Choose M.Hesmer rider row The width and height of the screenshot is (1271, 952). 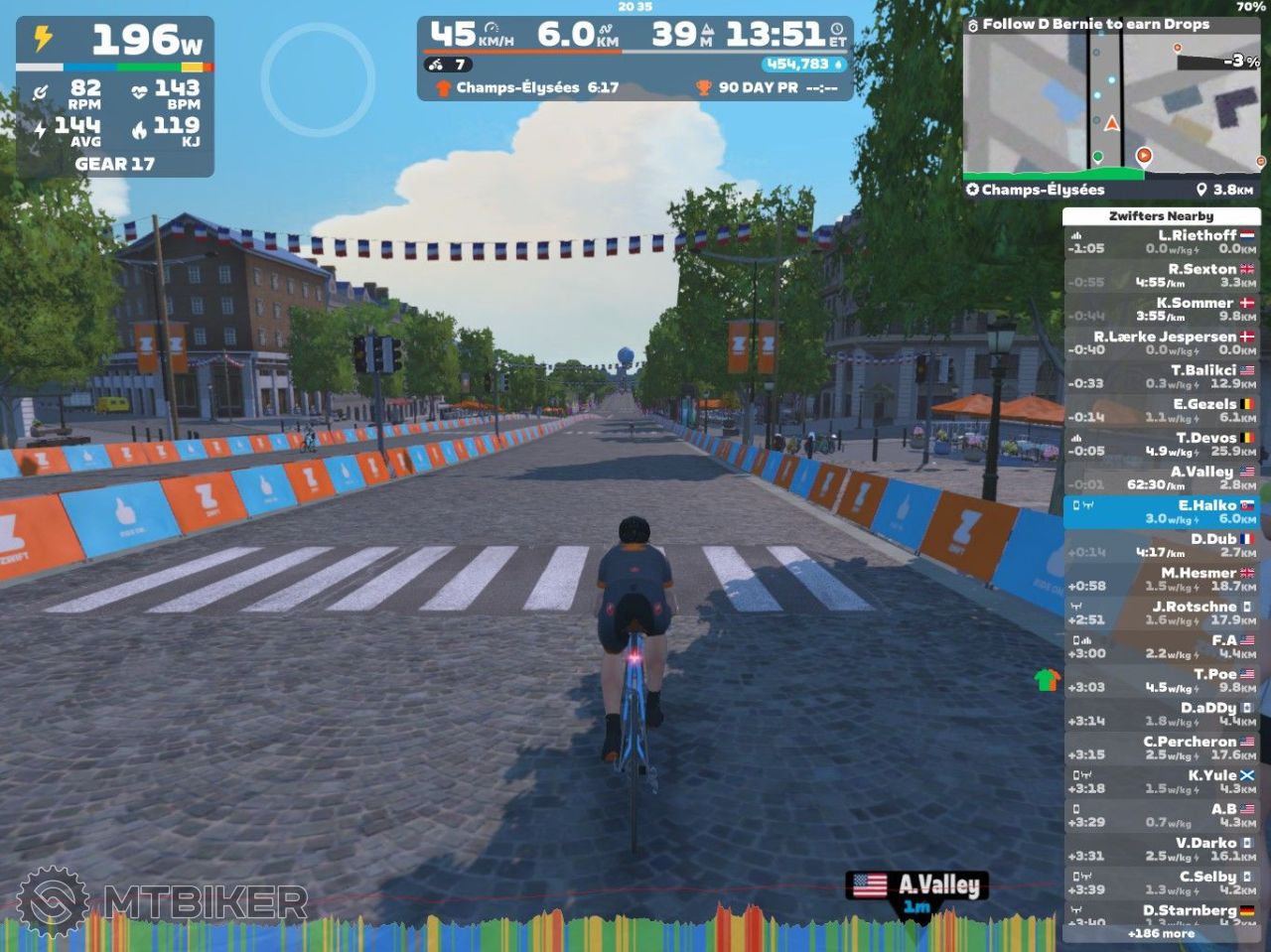tap(1161, 580)
